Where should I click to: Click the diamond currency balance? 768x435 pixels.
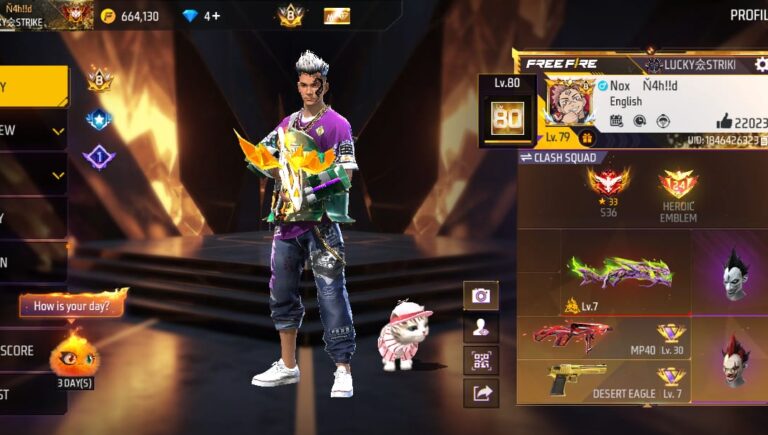click(201, 16)
